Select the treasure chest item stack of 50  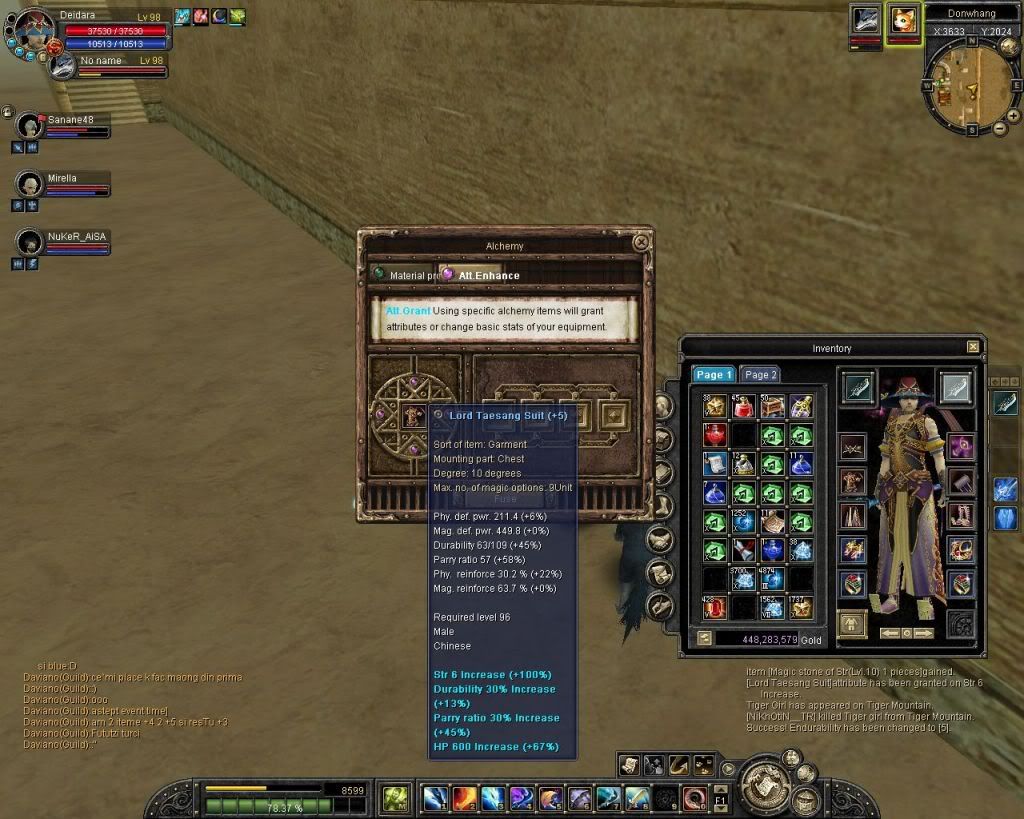coord(771,407)
